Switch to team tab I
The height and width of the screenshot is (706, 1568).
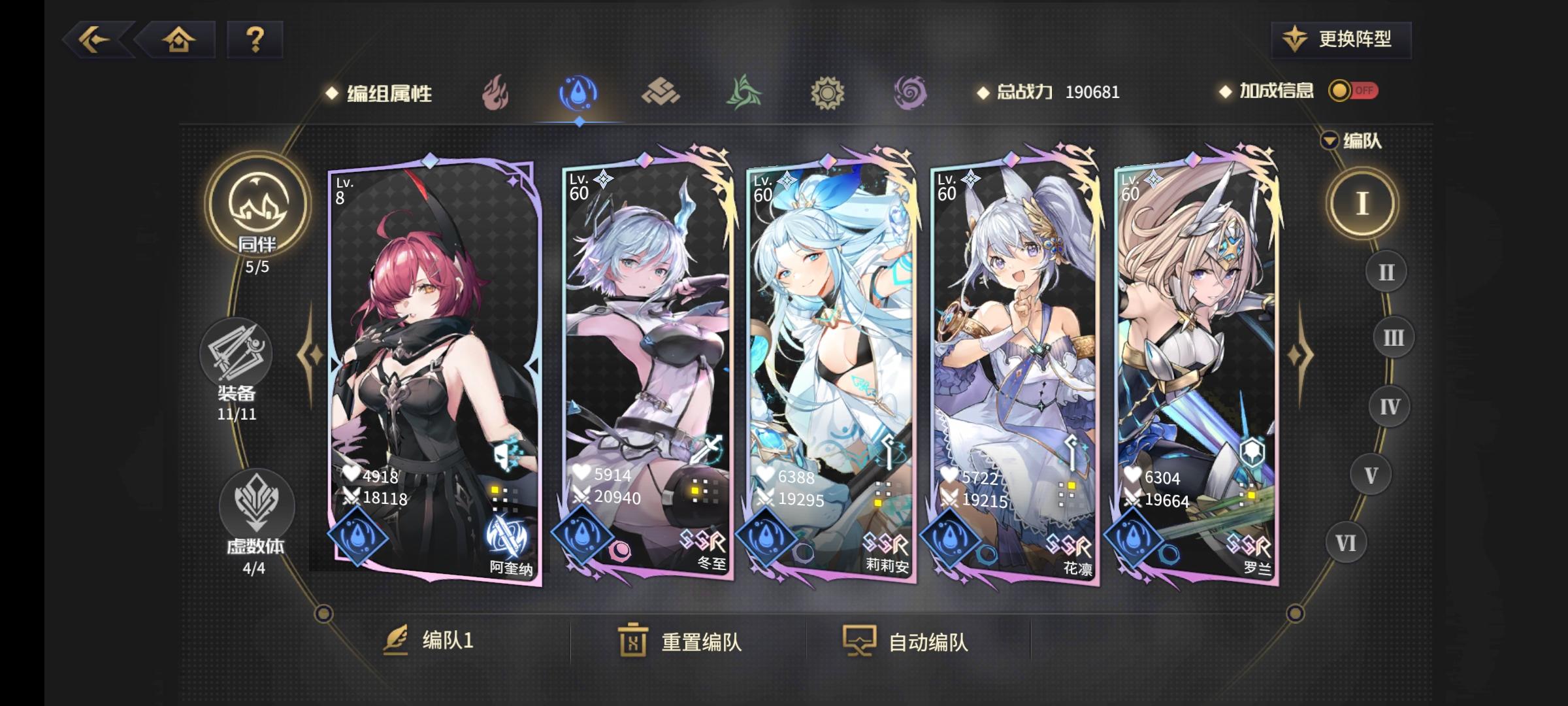(1364, 203)
